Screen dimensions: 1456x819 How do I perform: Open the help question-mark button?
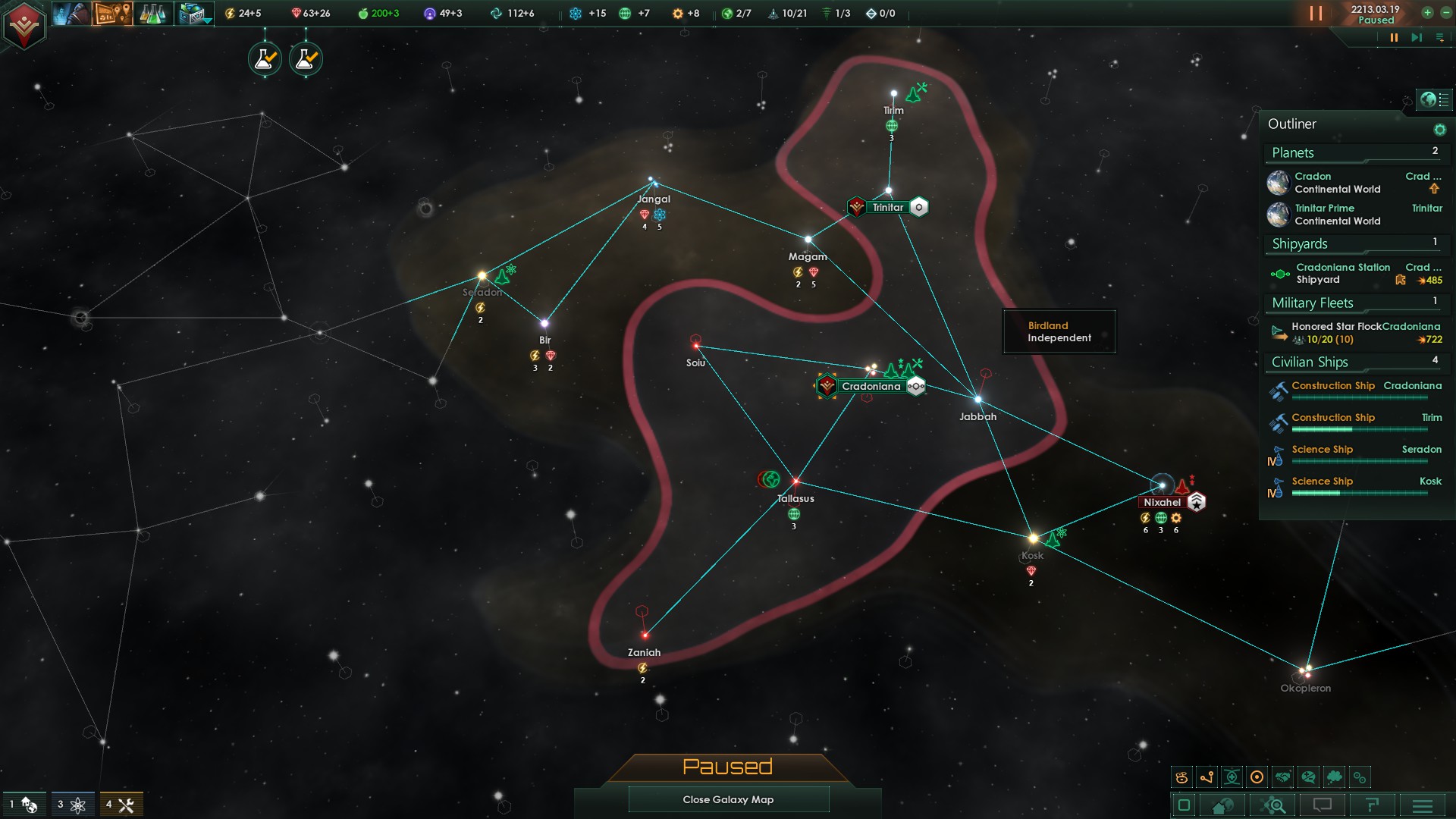(1371, 805)
